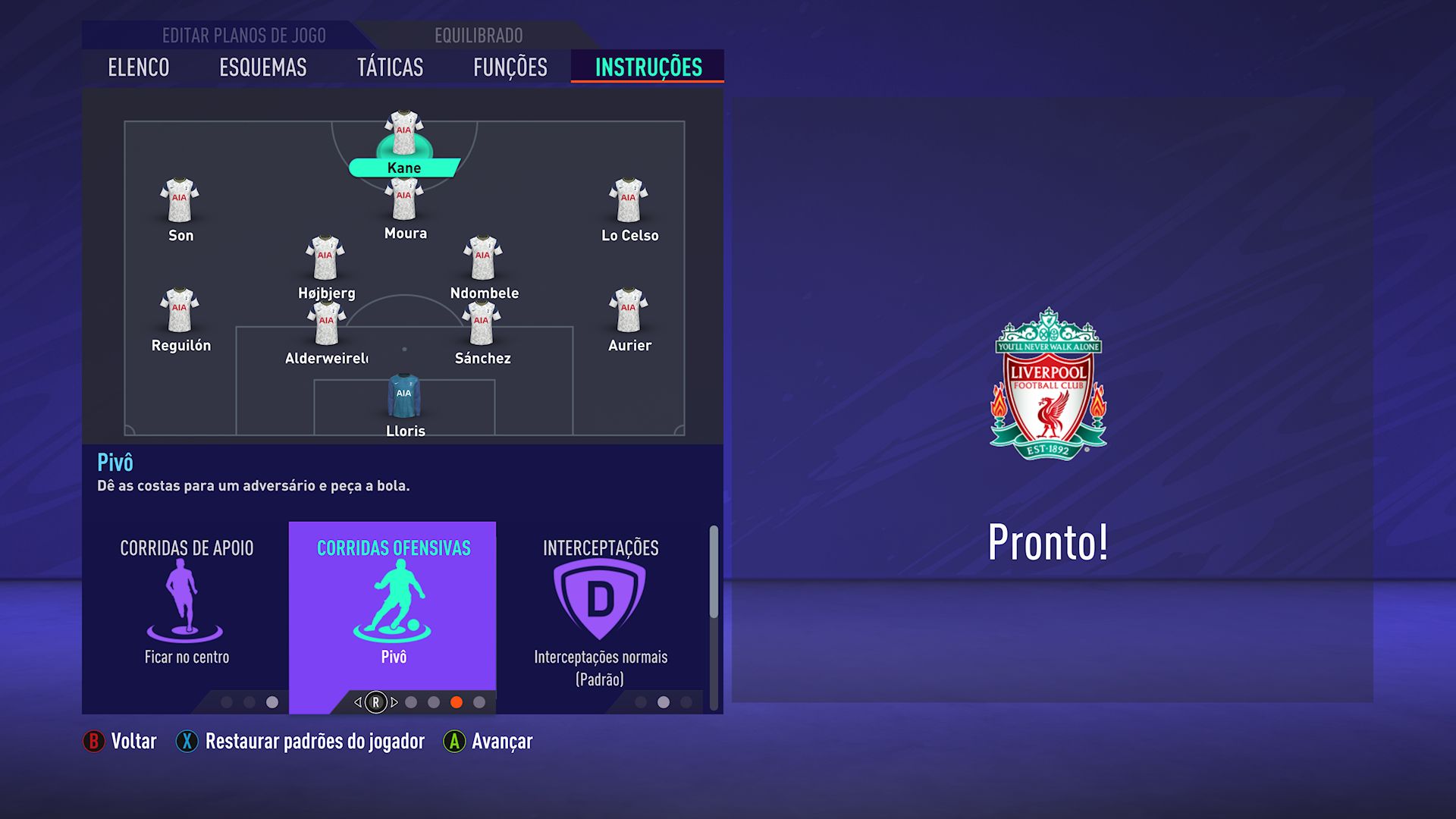The width and height of the screenshot is (1456, 819).
Task: Choose Sánchez on the pitch
Action: pyautogui.click(x=482, y=325)
